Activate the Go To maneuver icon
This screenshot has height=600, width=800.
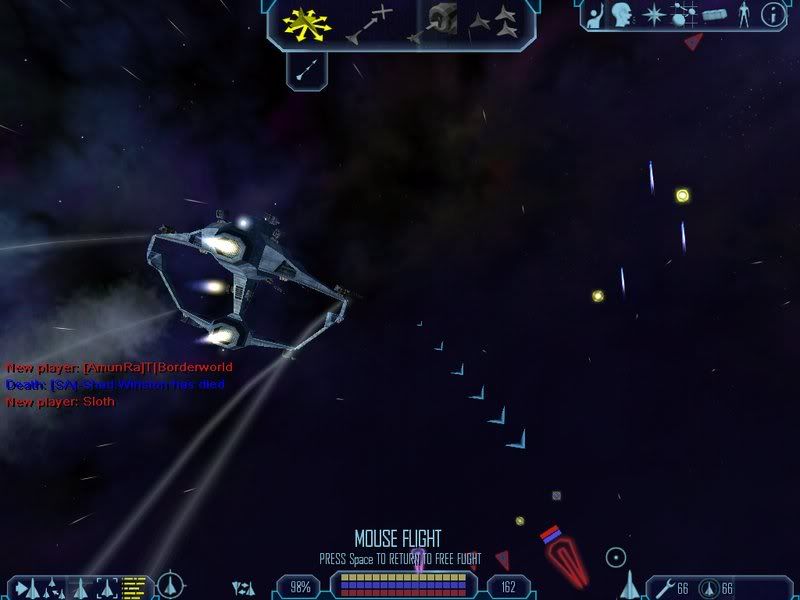point(369,23)
